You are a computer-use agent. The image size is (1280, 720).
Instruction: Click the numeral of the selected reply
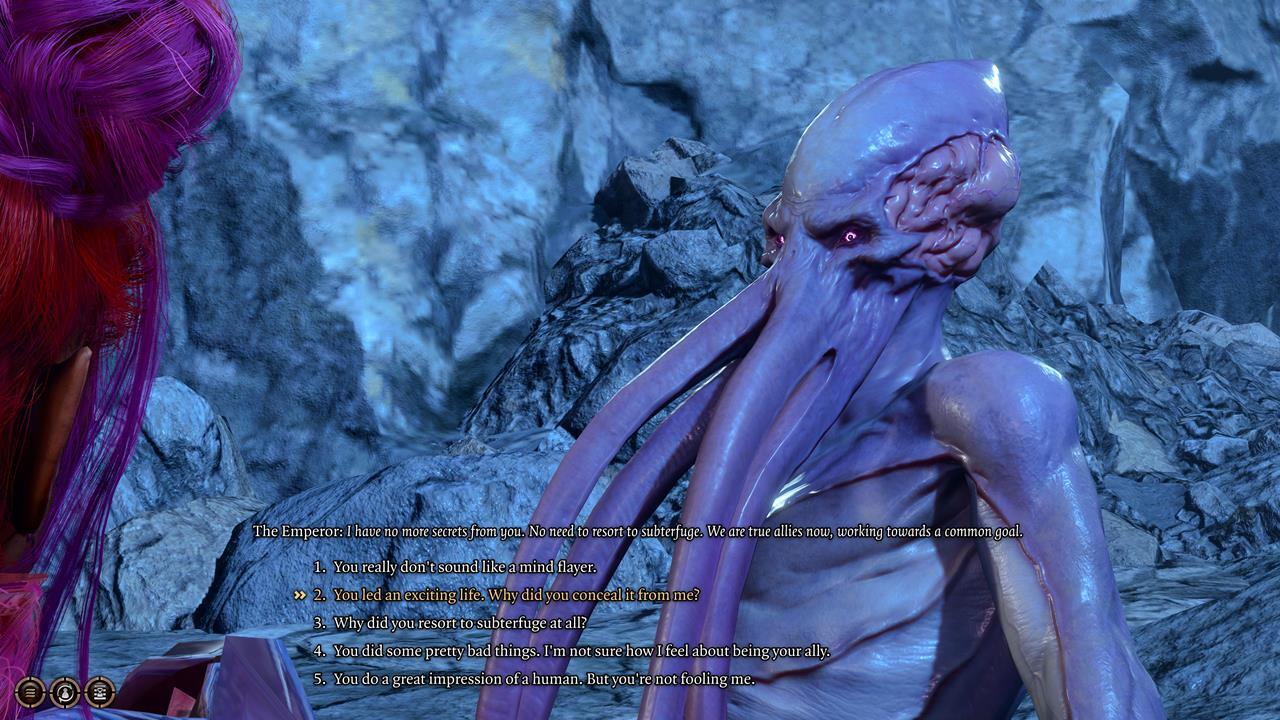coord(320,592)
